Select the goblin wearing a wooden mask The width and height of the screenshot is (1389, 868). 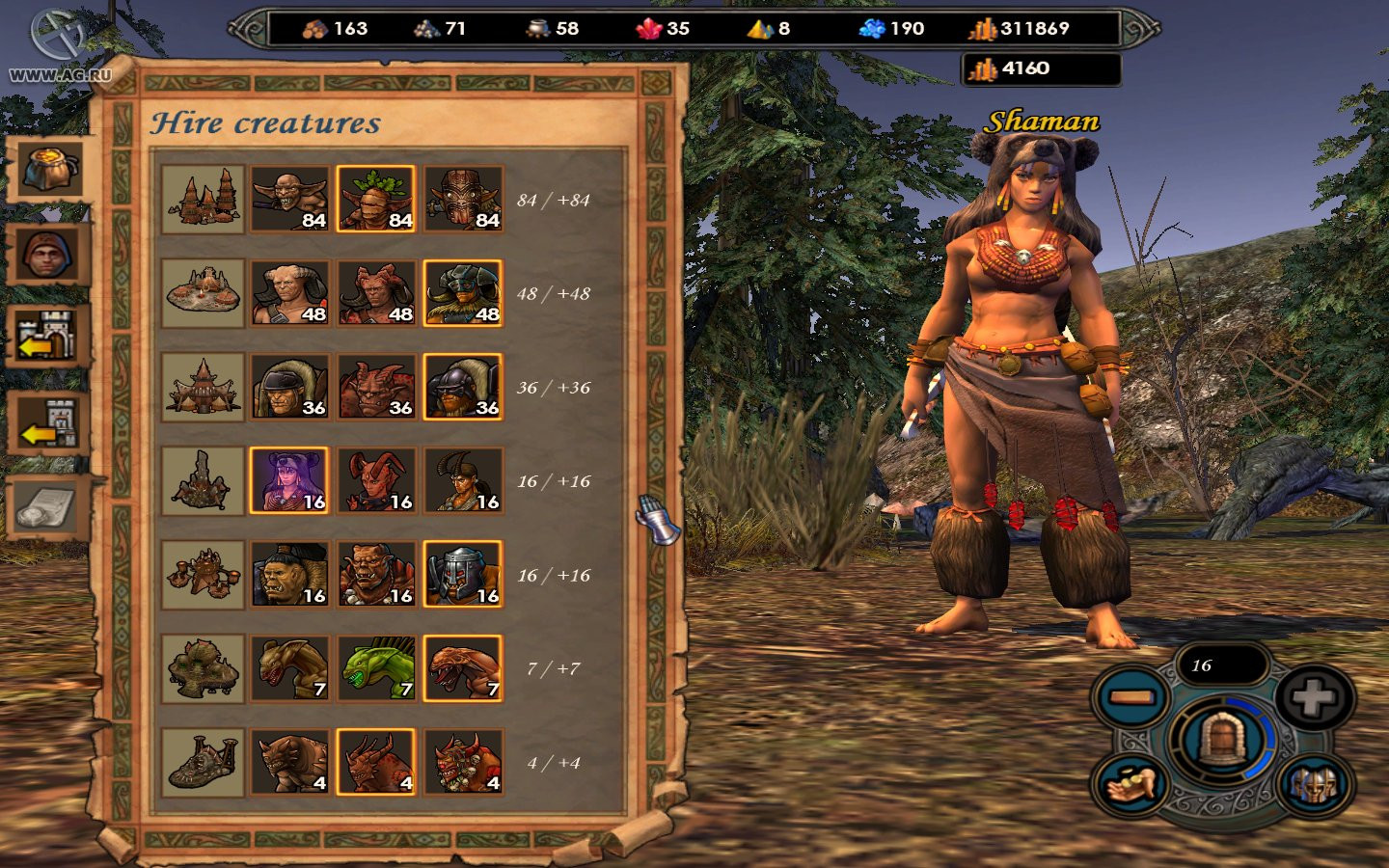coord(463,199)
